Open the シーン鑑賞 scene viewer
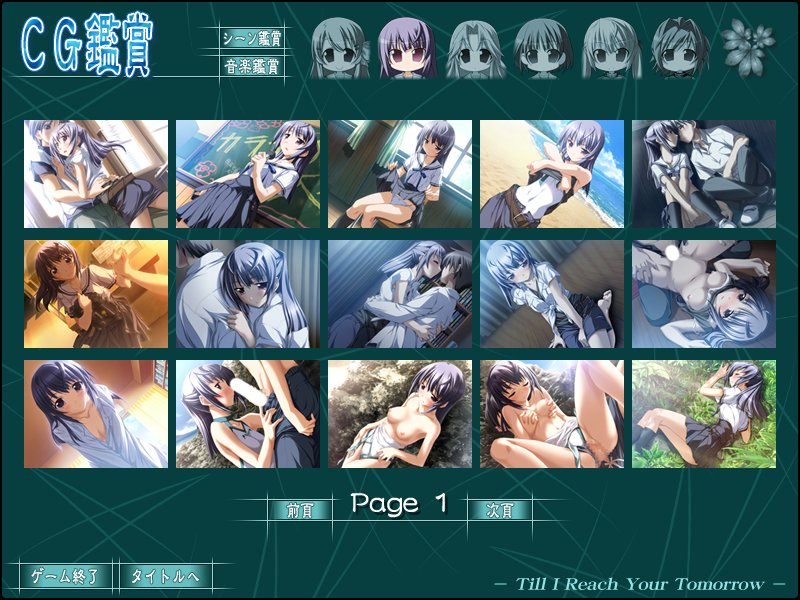800x600 pixels. coord(251,40)
